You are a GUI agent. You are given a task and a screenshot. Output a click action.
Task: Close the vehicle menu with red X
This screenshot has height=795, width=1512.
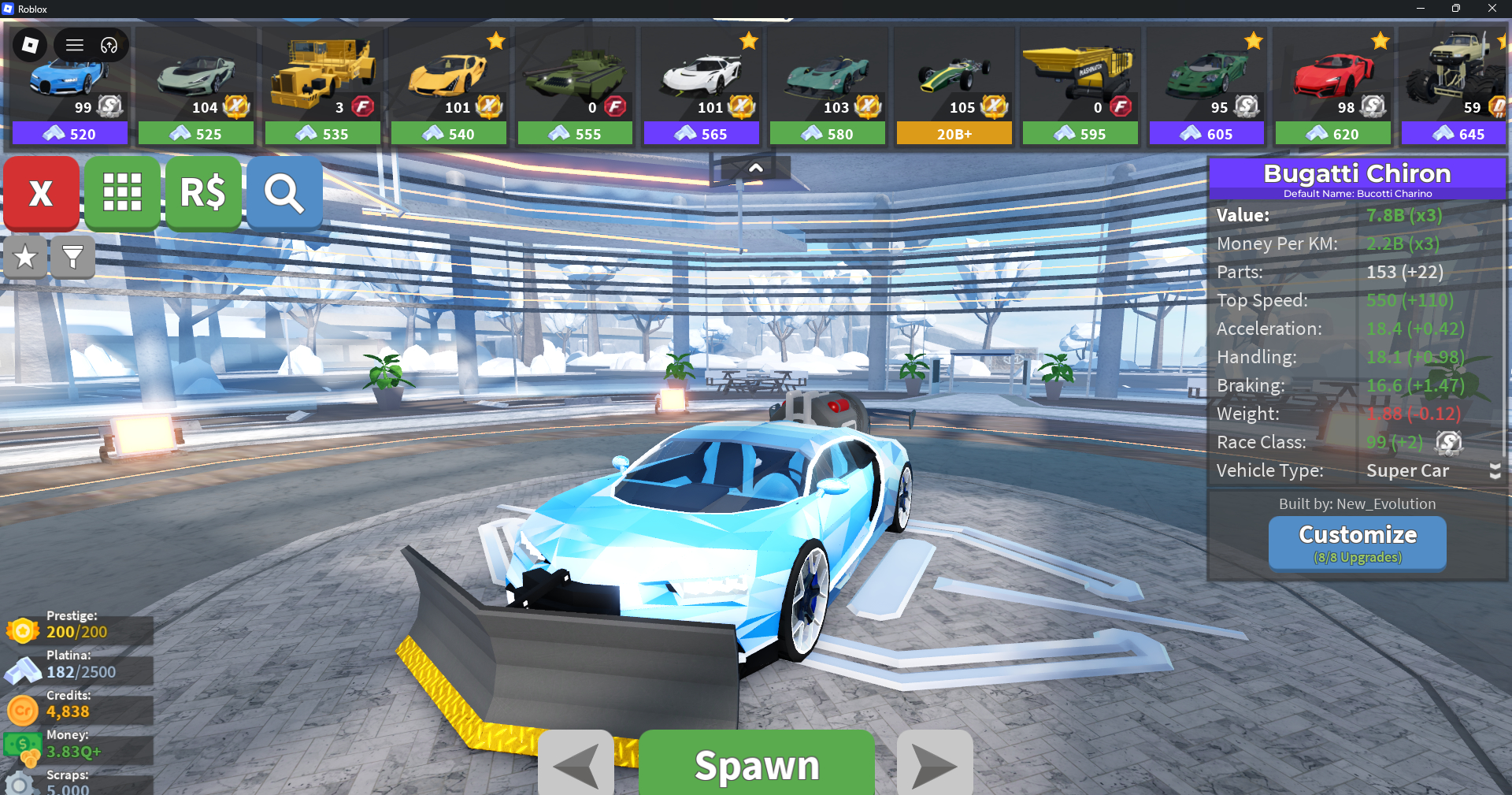pos(41,192)
